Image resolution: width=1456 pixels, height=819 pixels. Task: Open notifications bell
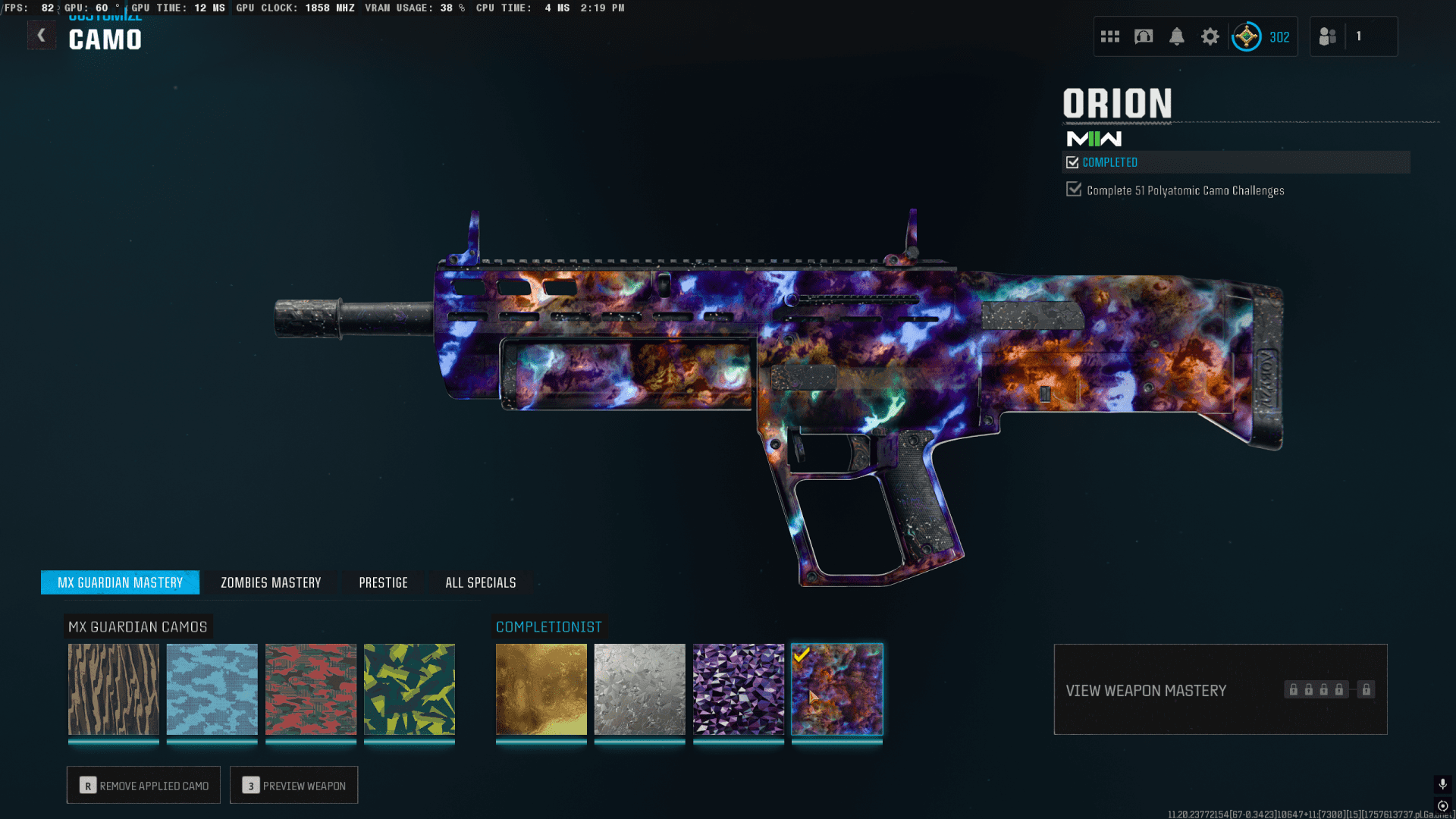click(1177, 36)
